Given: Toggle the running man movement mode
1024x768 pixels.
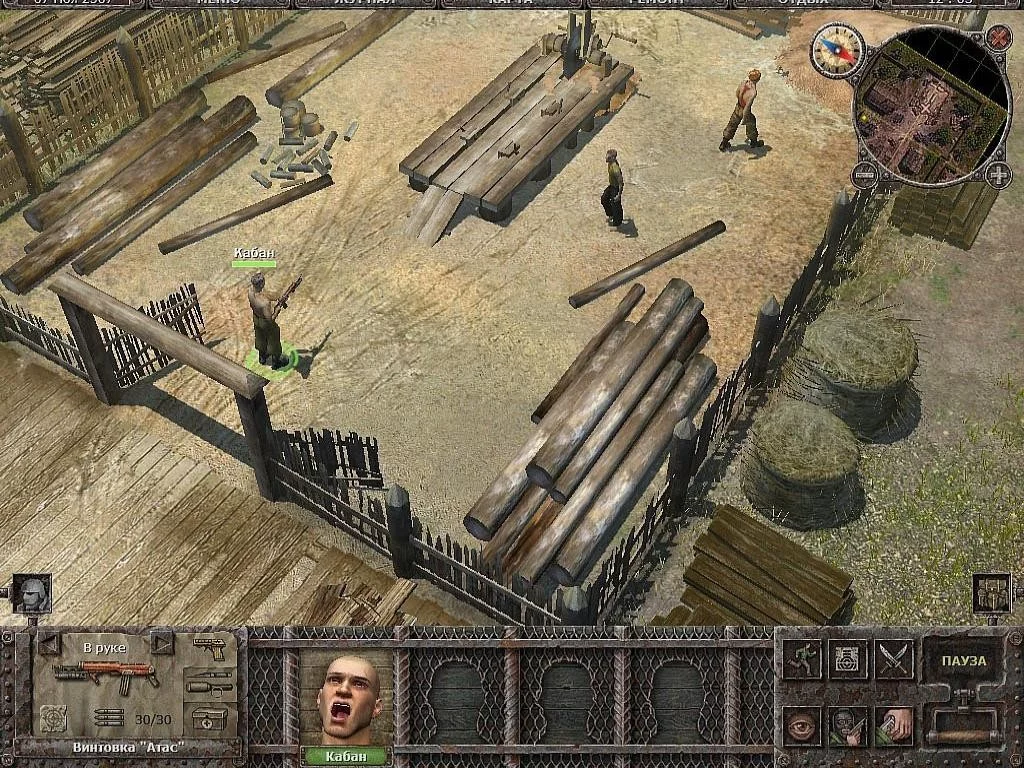Looking at the screenshot, I should point(802,659).
